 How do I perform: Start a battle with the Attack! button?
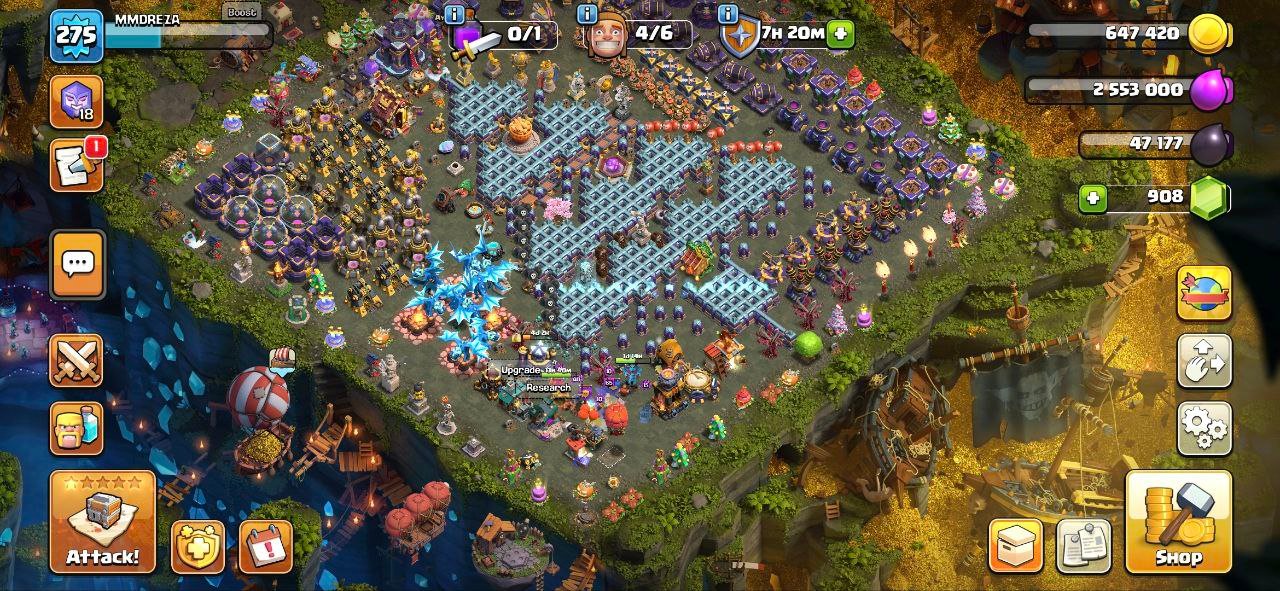[102, 522]
